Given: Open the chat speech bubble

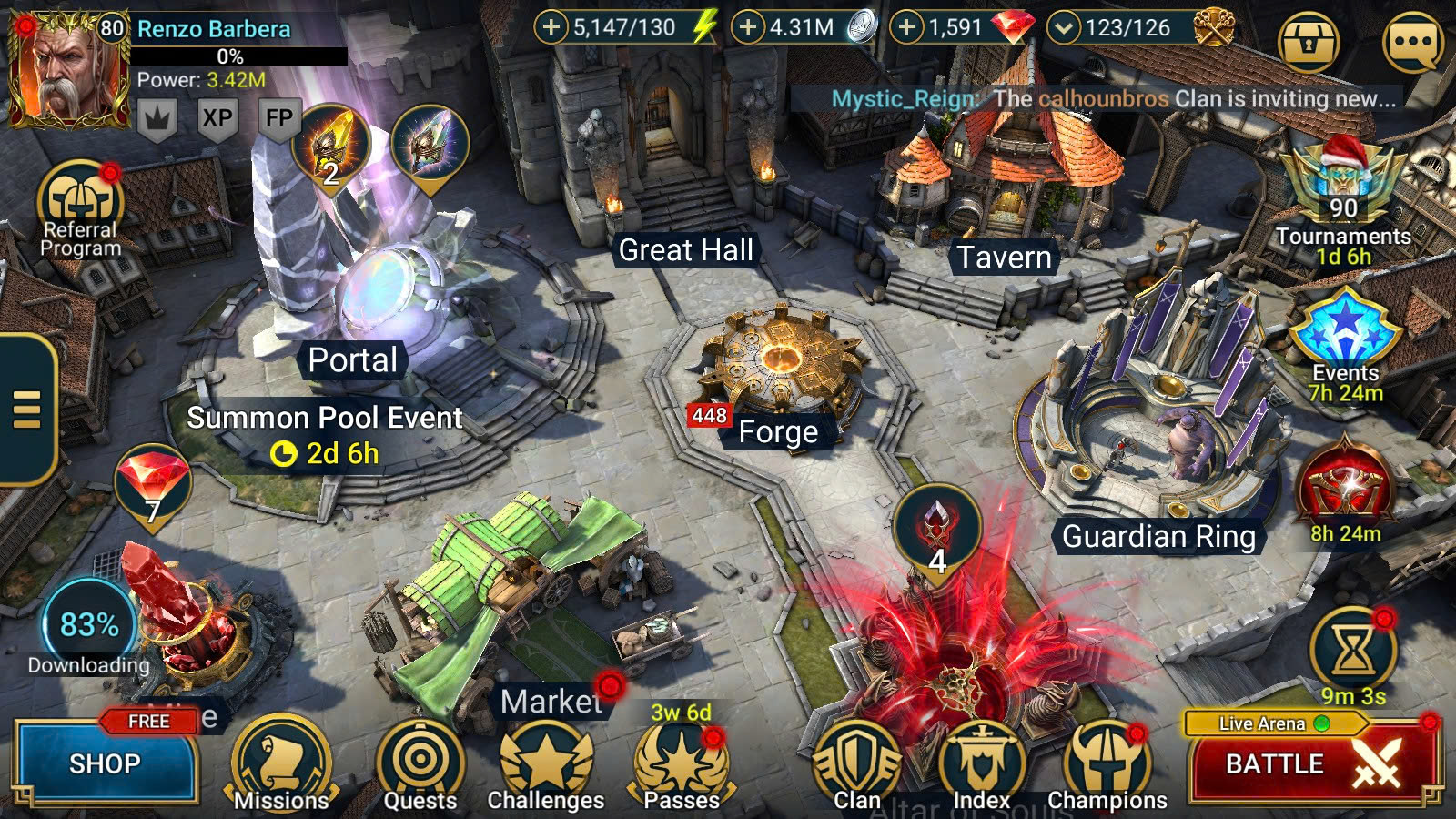Looking at the screenshot, I should 1412,42.
